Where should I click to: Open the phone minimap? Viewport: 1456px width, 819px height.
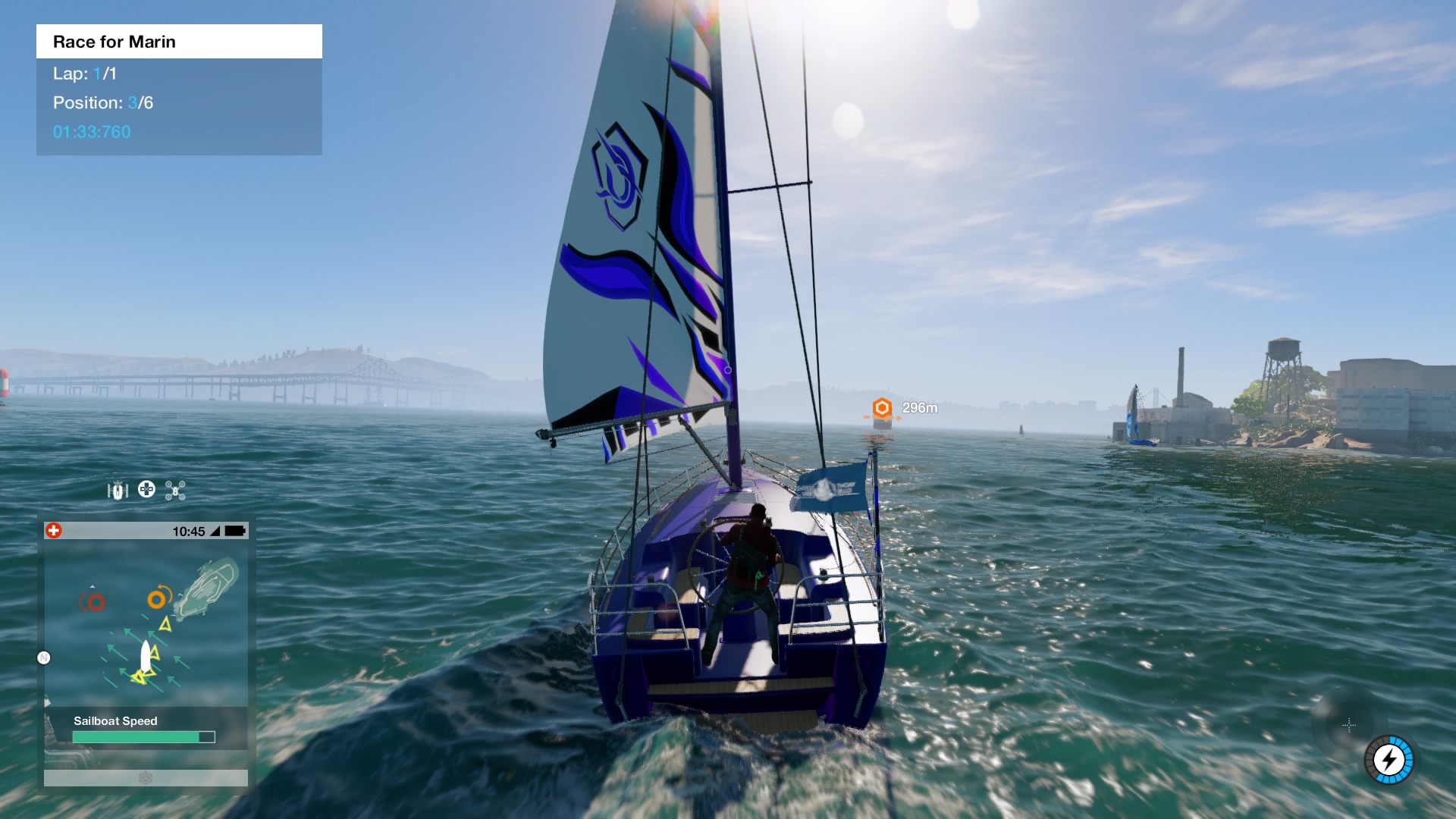click(x=146, y=622)
